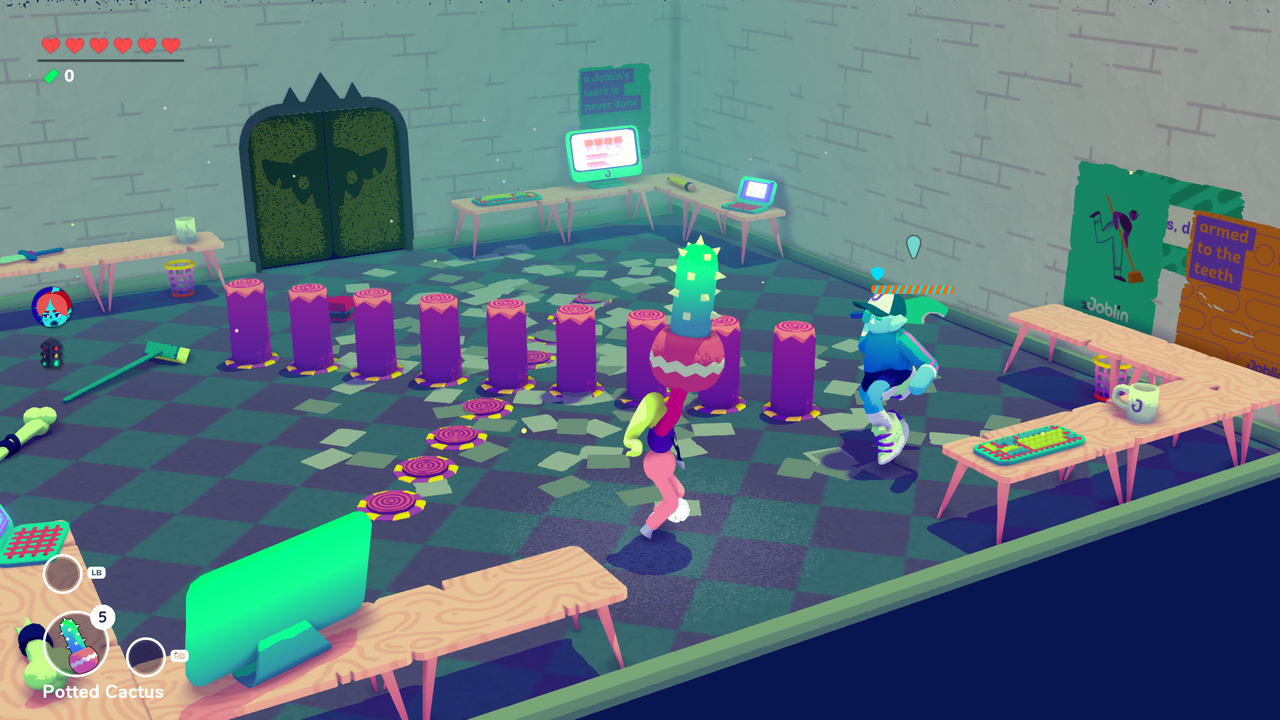
Task: Click the green gem currency icon
Action: [49, 75]
